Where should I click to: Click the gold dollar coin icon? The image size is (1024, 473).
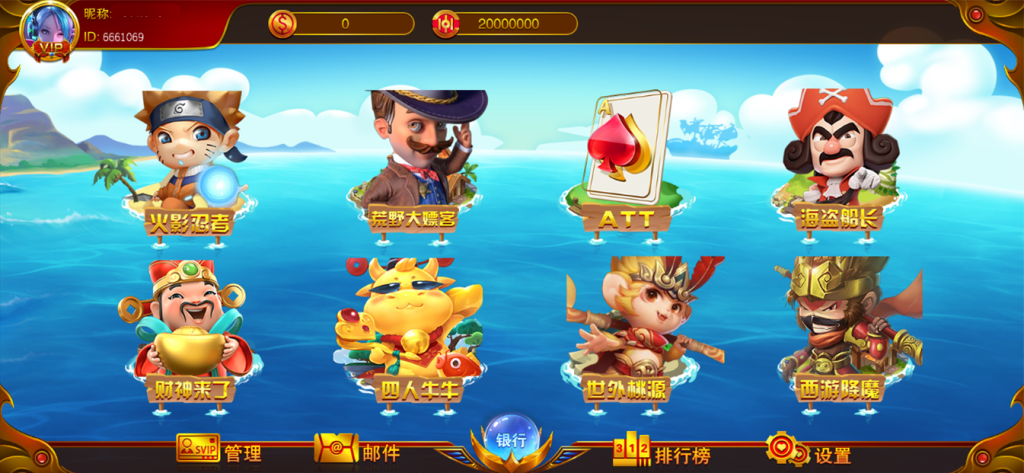click(282, 24)
